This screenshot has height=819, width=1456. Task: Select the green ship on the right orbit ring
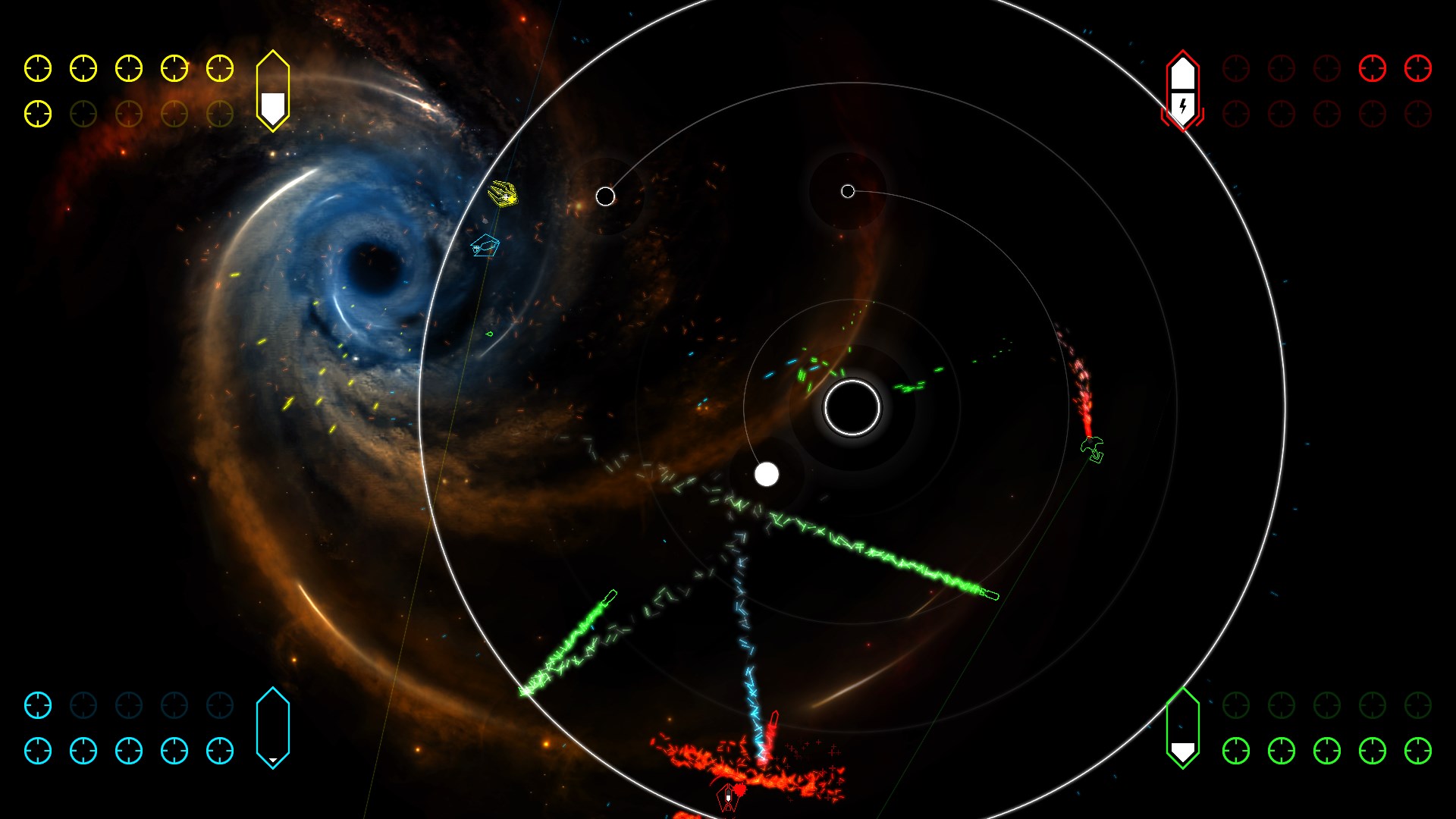click(1093, 449)
